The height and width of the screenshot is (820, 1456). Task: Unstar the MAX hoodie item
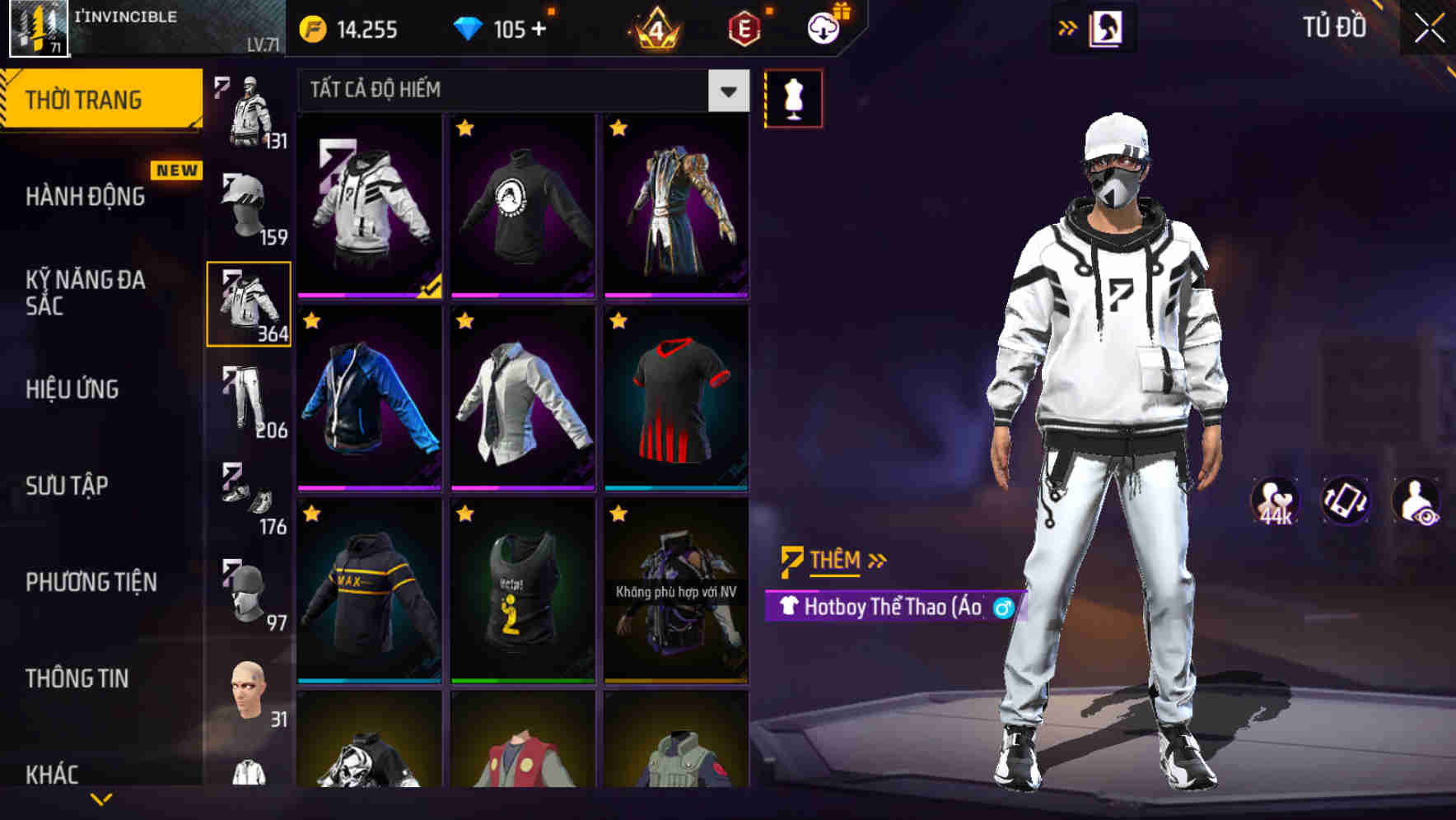click(311, 515)
